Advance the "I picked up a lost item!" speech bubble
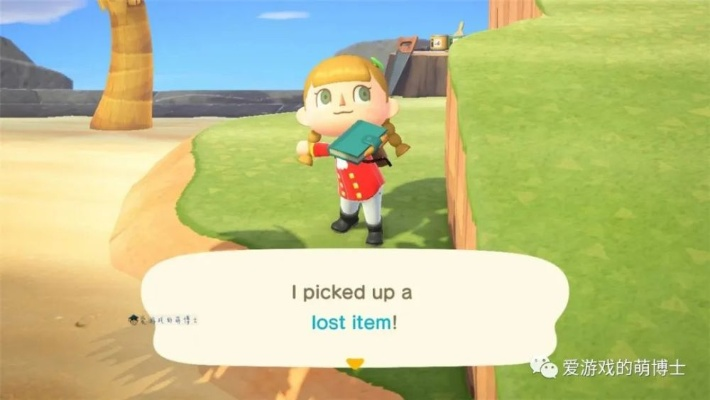 pos(353,308)
